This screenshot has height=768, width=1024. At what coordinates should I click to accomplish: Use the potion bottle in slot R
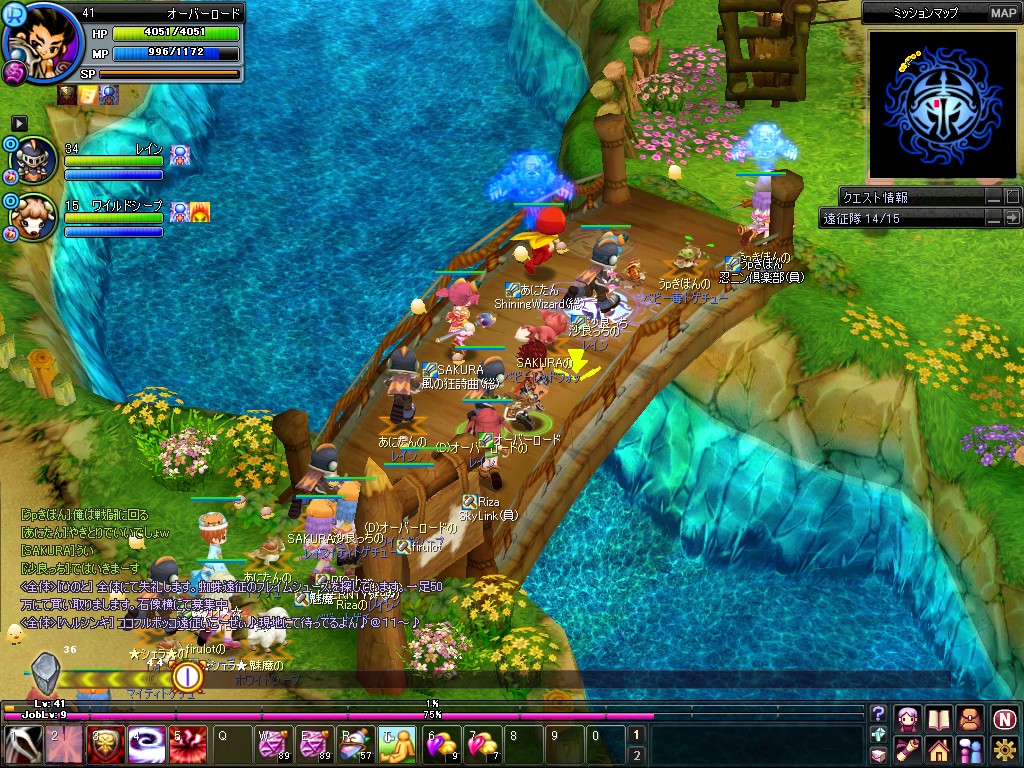[x=357, y=746]
